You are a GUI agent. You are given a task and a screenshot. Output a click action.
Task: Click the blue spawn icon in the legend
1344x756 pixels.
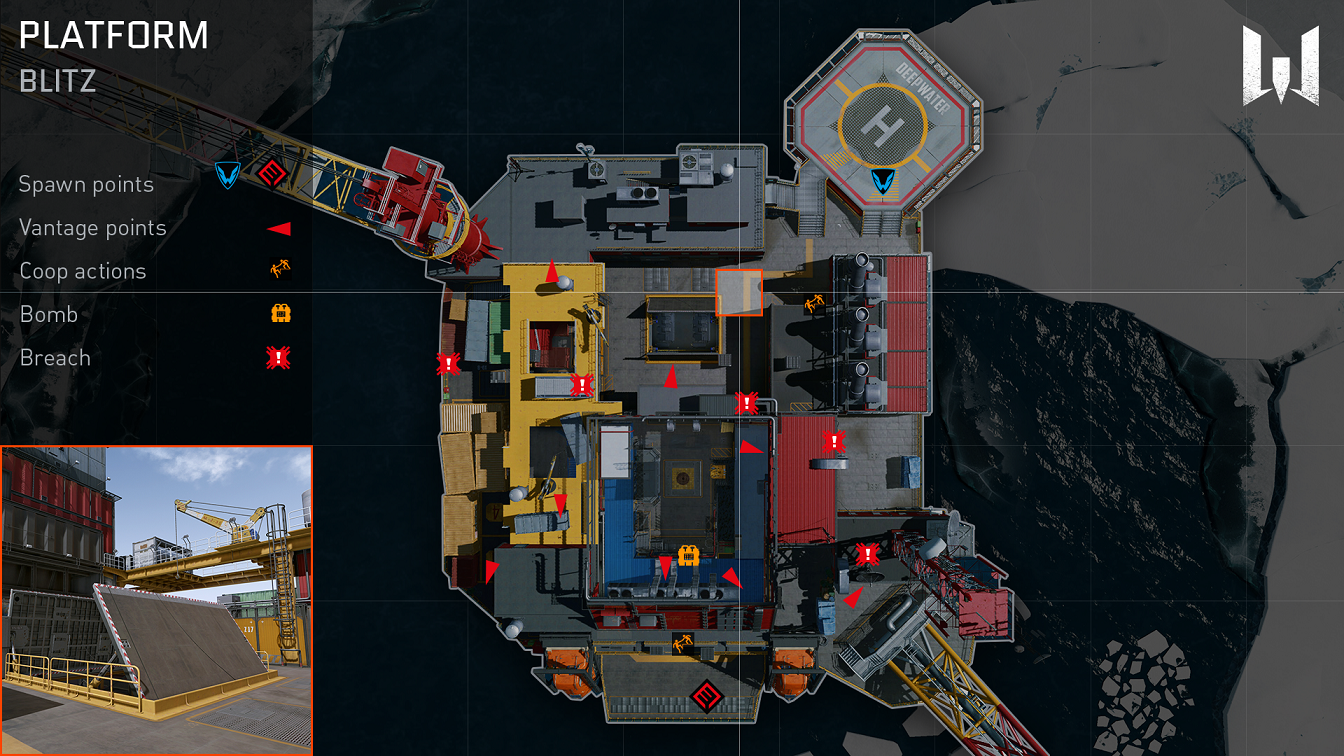(x=228, y=176)
